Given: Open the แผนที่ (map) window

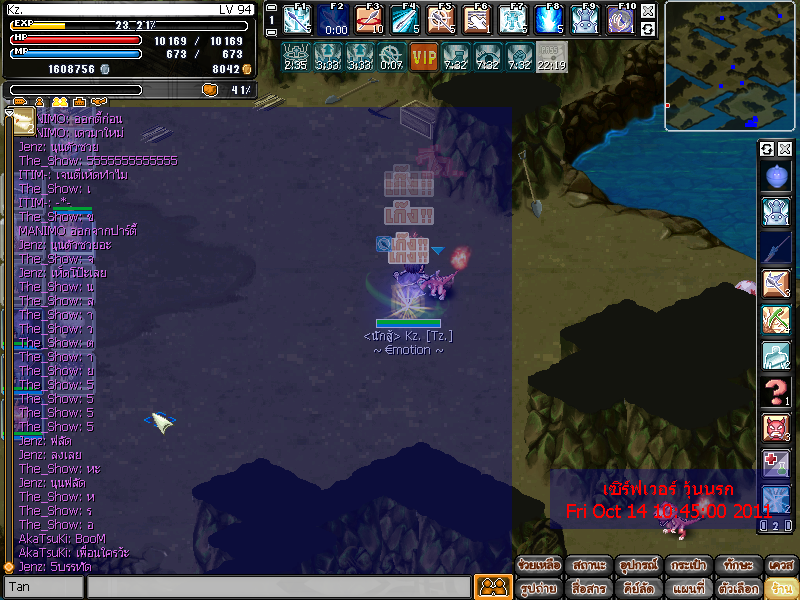Looking at the screenshot, I should (x=689, y=588).
